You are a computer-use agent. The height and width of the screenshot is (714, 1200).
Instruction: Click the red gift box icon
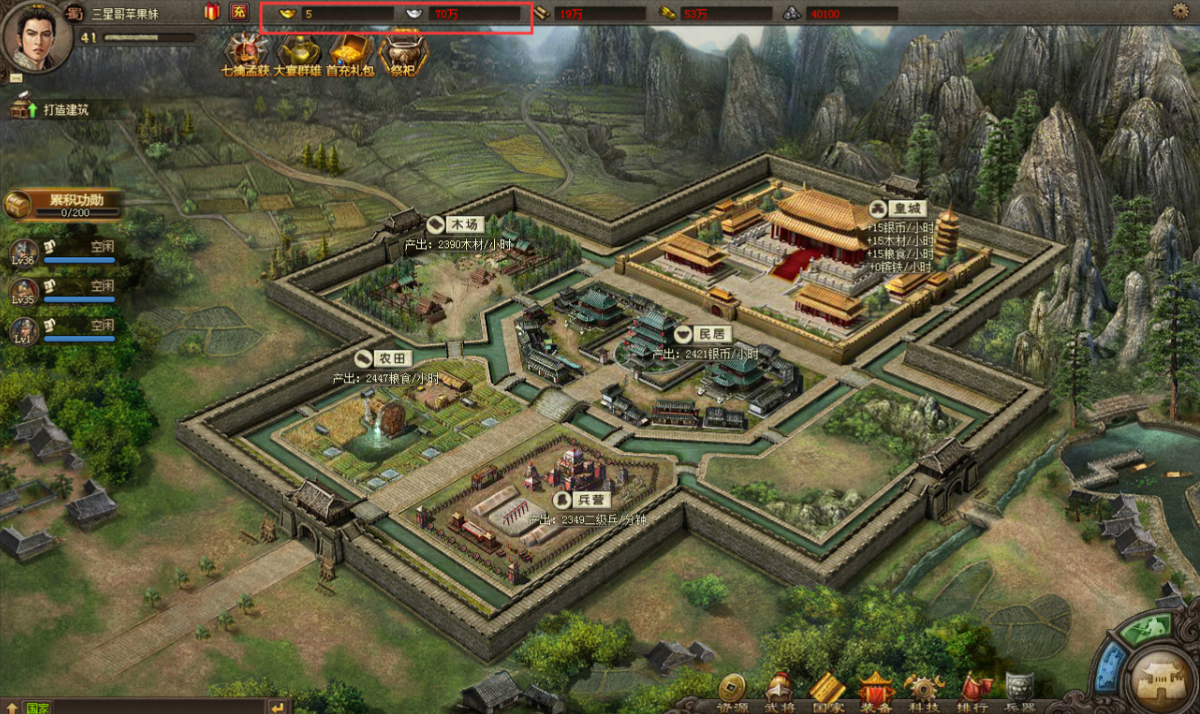[212, 12]
